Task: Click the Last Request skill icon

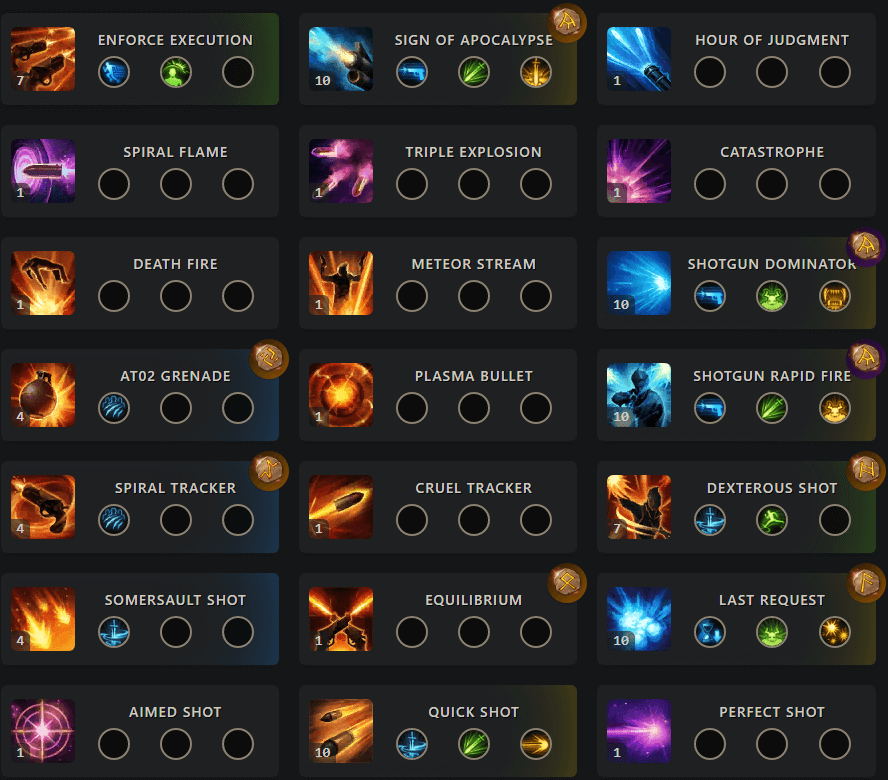Action: 639,619
